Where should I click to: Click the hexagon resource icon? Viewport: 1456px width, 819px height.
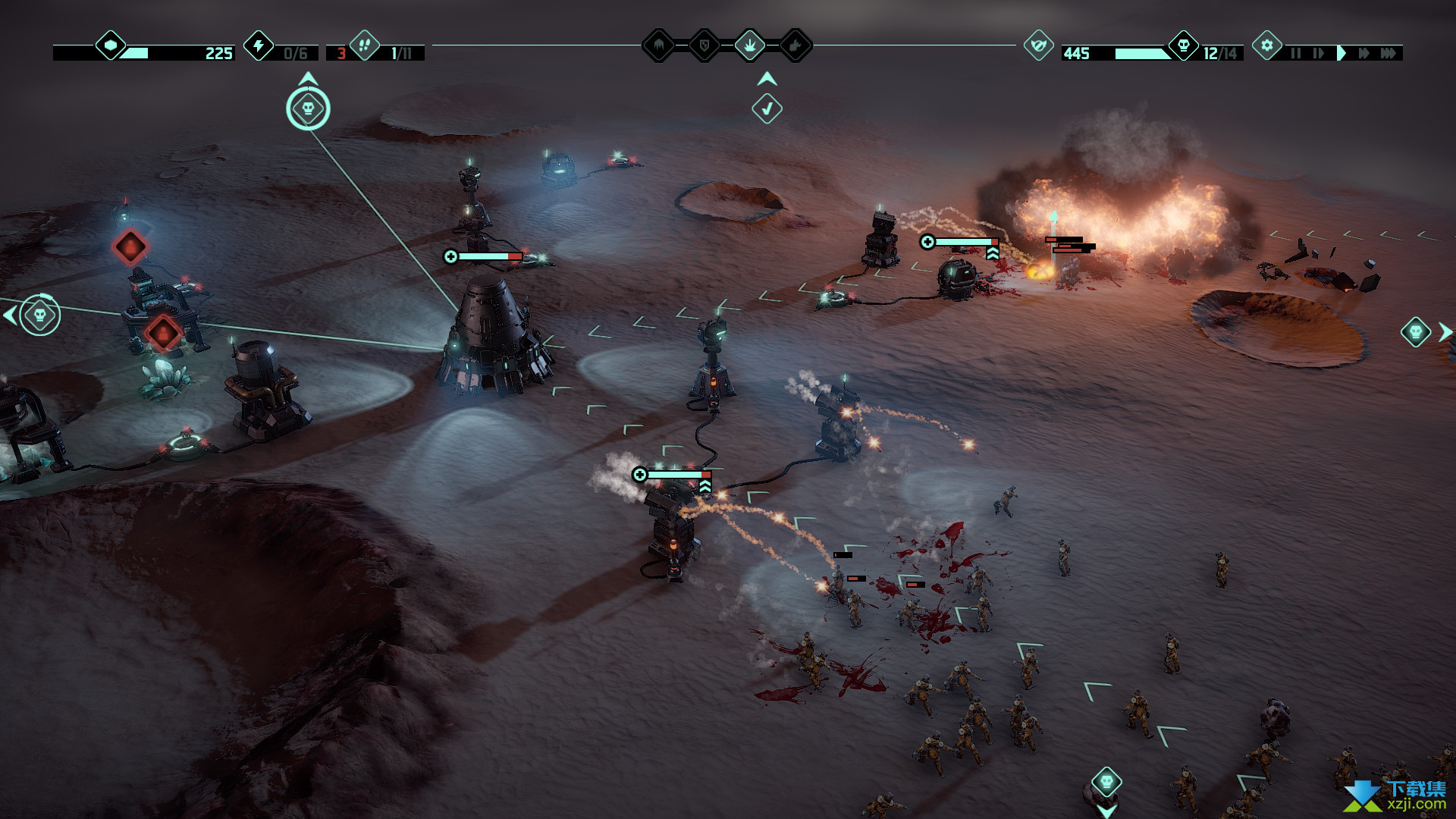[111, 45]
